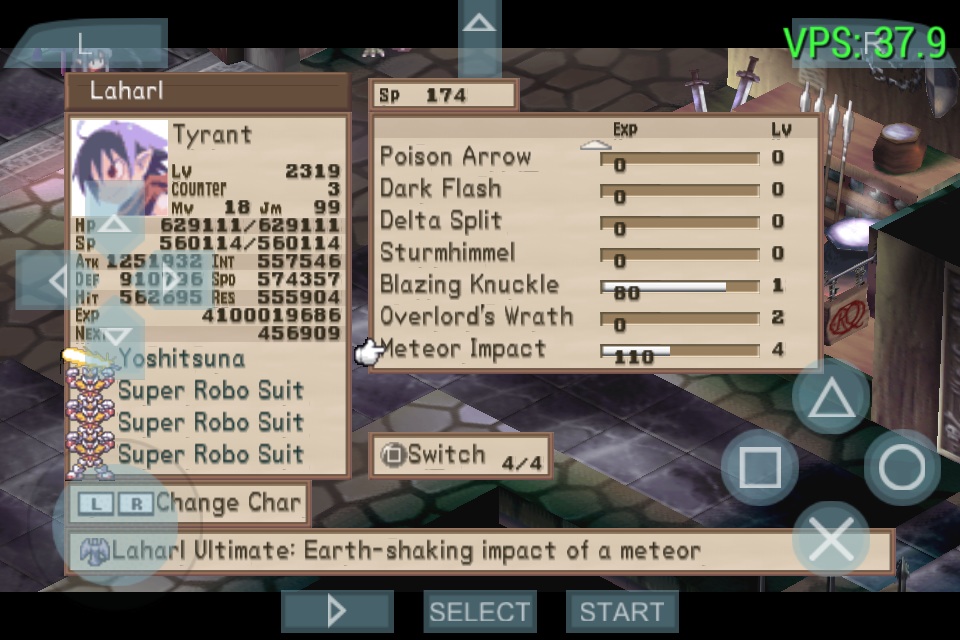Select the Blazing Knuckle skill
Viewport: 960px width, 640px height.
[x=469, y=285]
